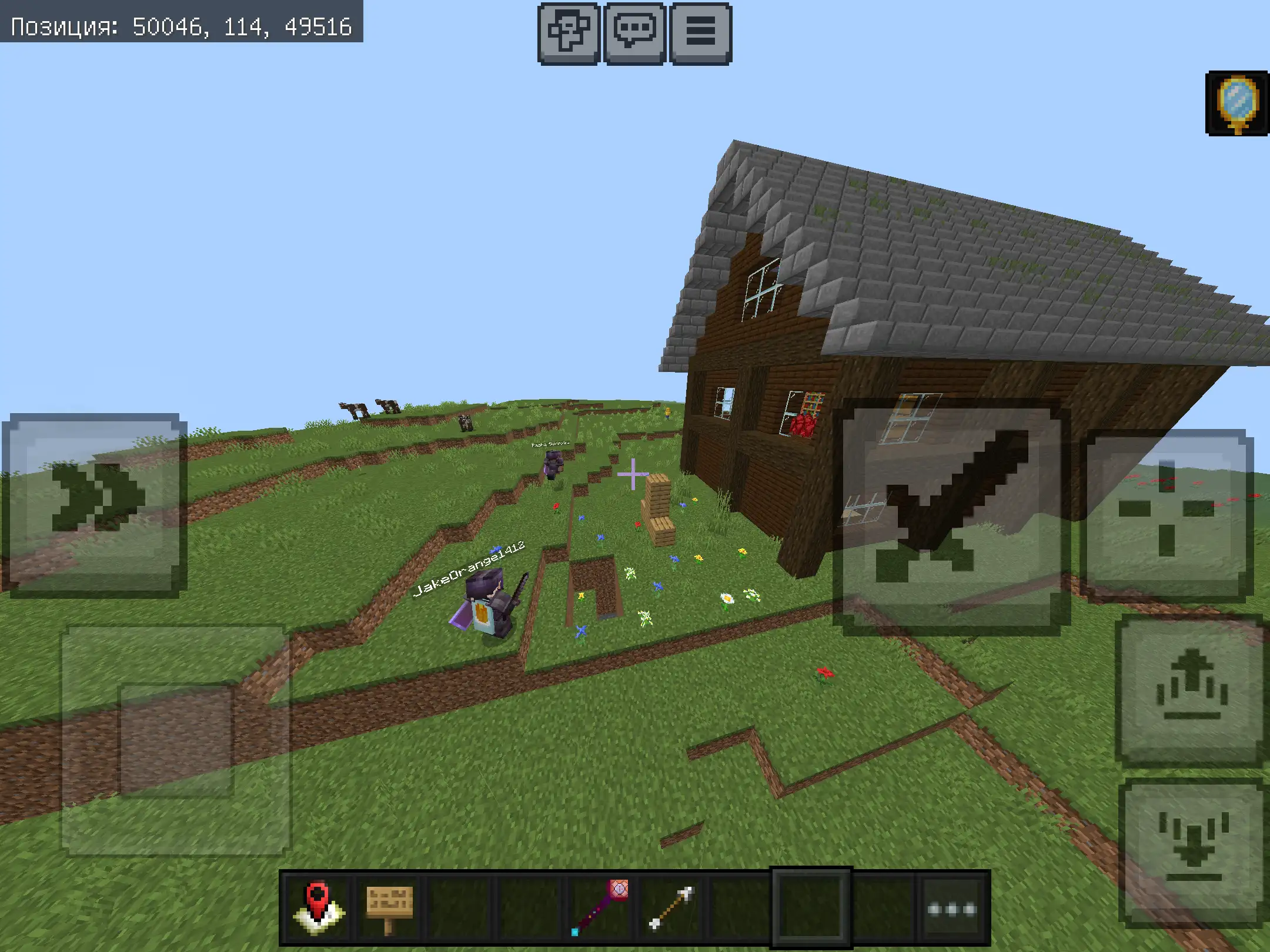Open the chat speech bubble button
Image resolution: width=1270 pixels, height=952 pixels.
pyautogui.click(x=635, y=32)
